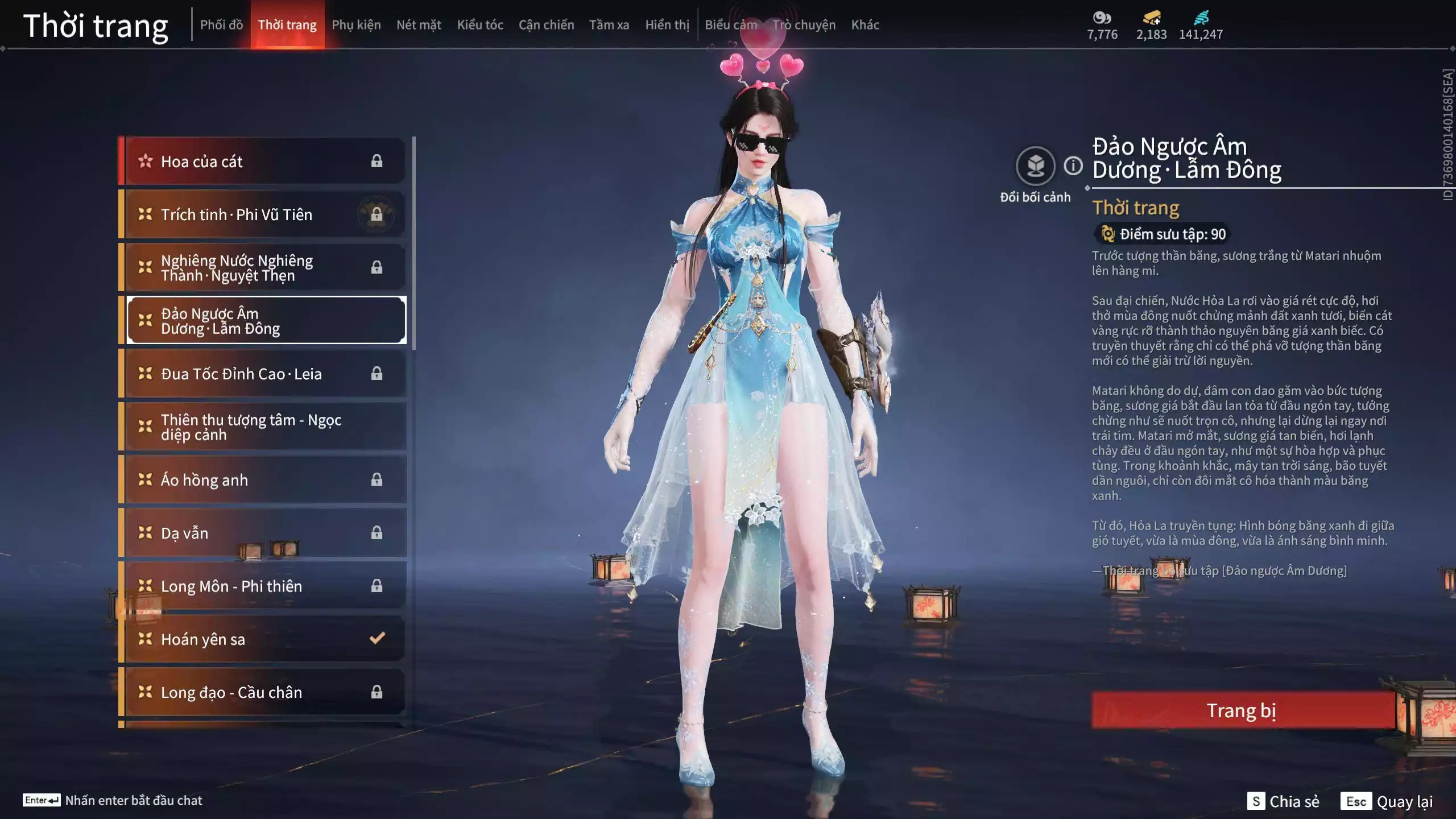Open the Phụ kiện tab
Viewport: 1456px width, 819px height.
pyautogui.click(x=356, y=25)
